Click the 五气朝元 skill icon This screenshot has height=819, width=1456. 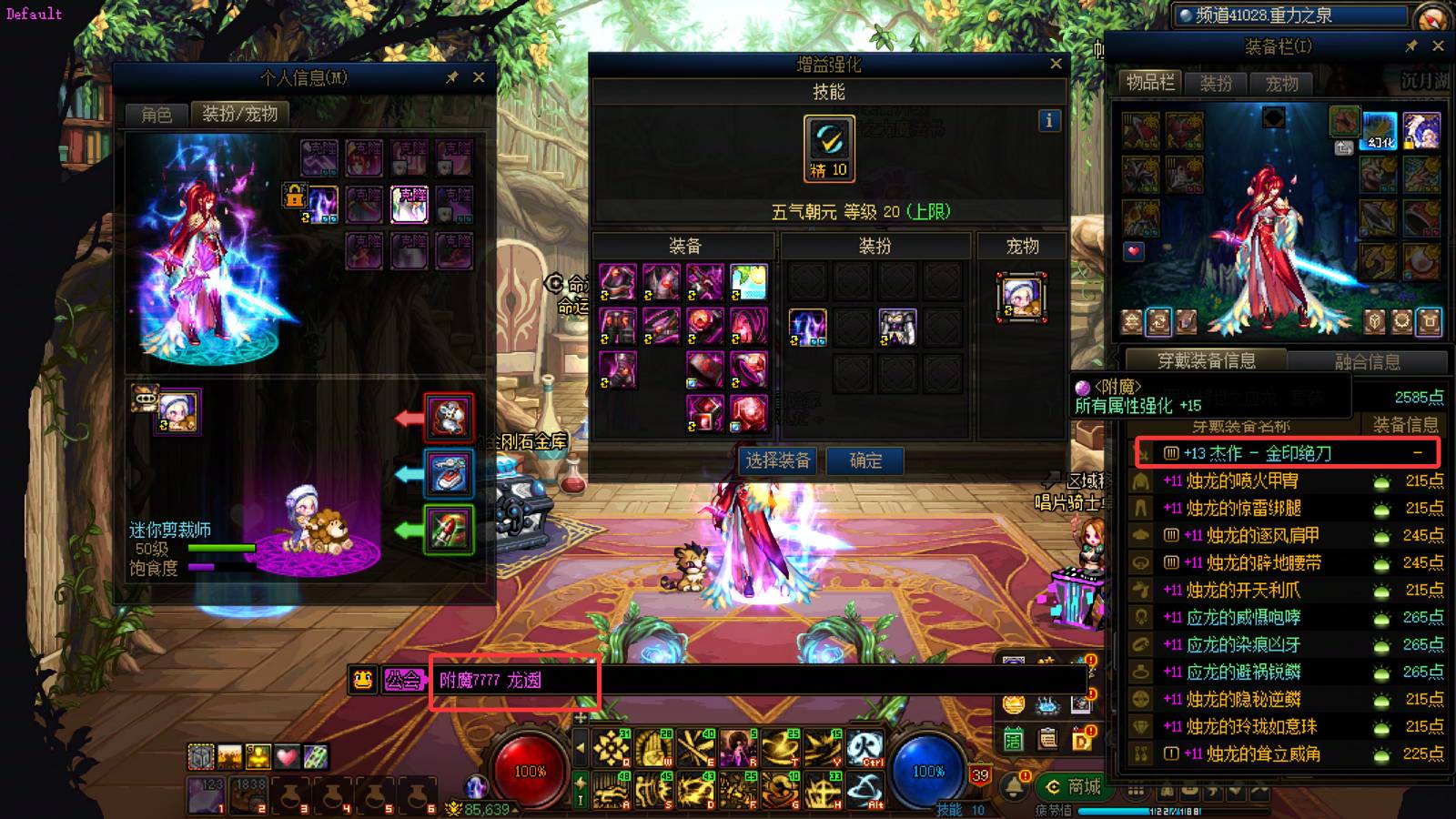point(829,146)
